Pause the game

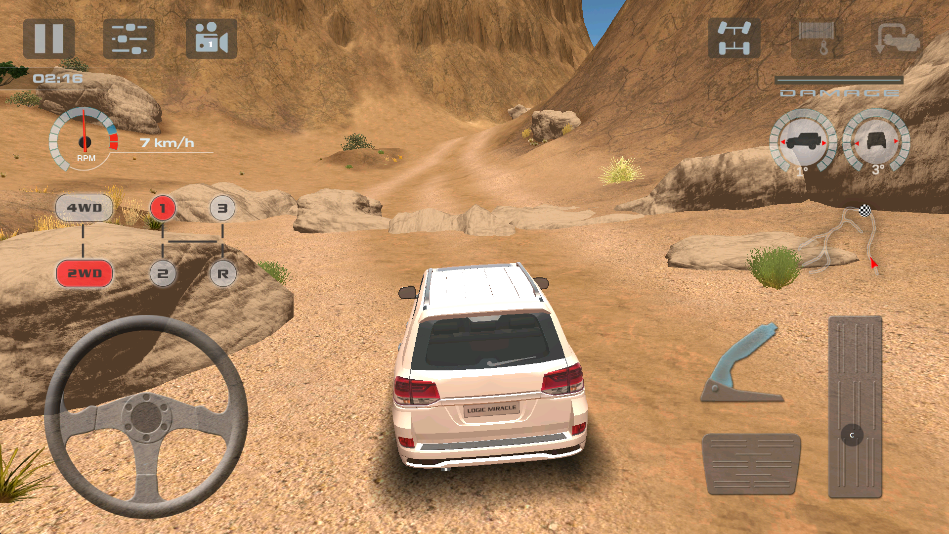tap(49, 39)
